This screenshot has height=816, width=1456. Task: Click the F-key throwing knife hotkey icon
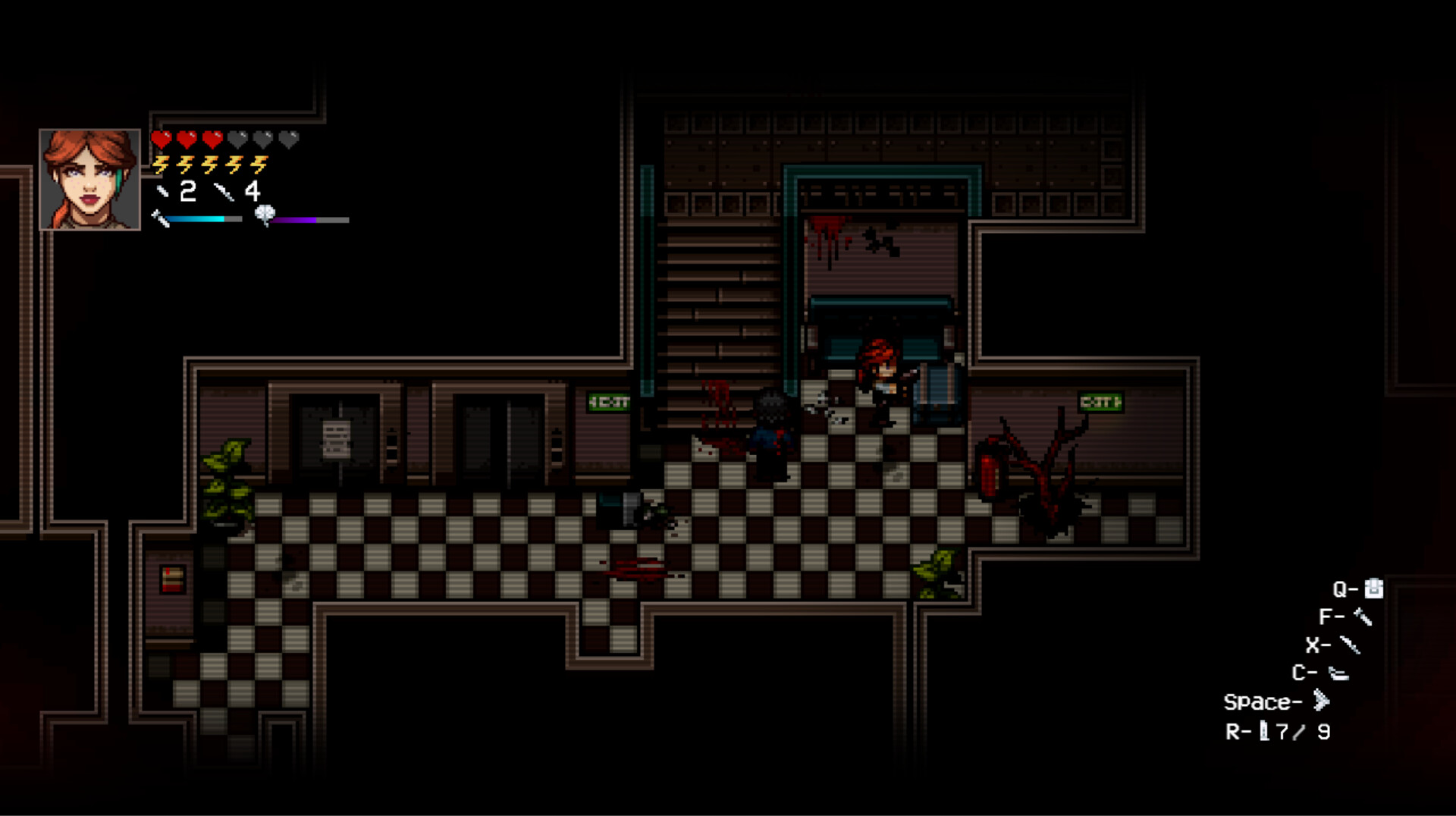[x=1362, y=617]
